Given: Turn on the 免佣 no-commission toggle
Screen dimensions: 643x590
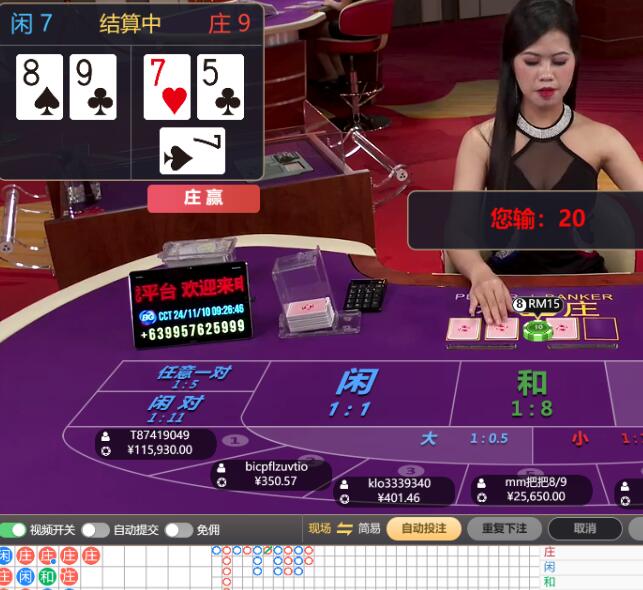Looking at the screenshot, I should (x=178, y=530).
